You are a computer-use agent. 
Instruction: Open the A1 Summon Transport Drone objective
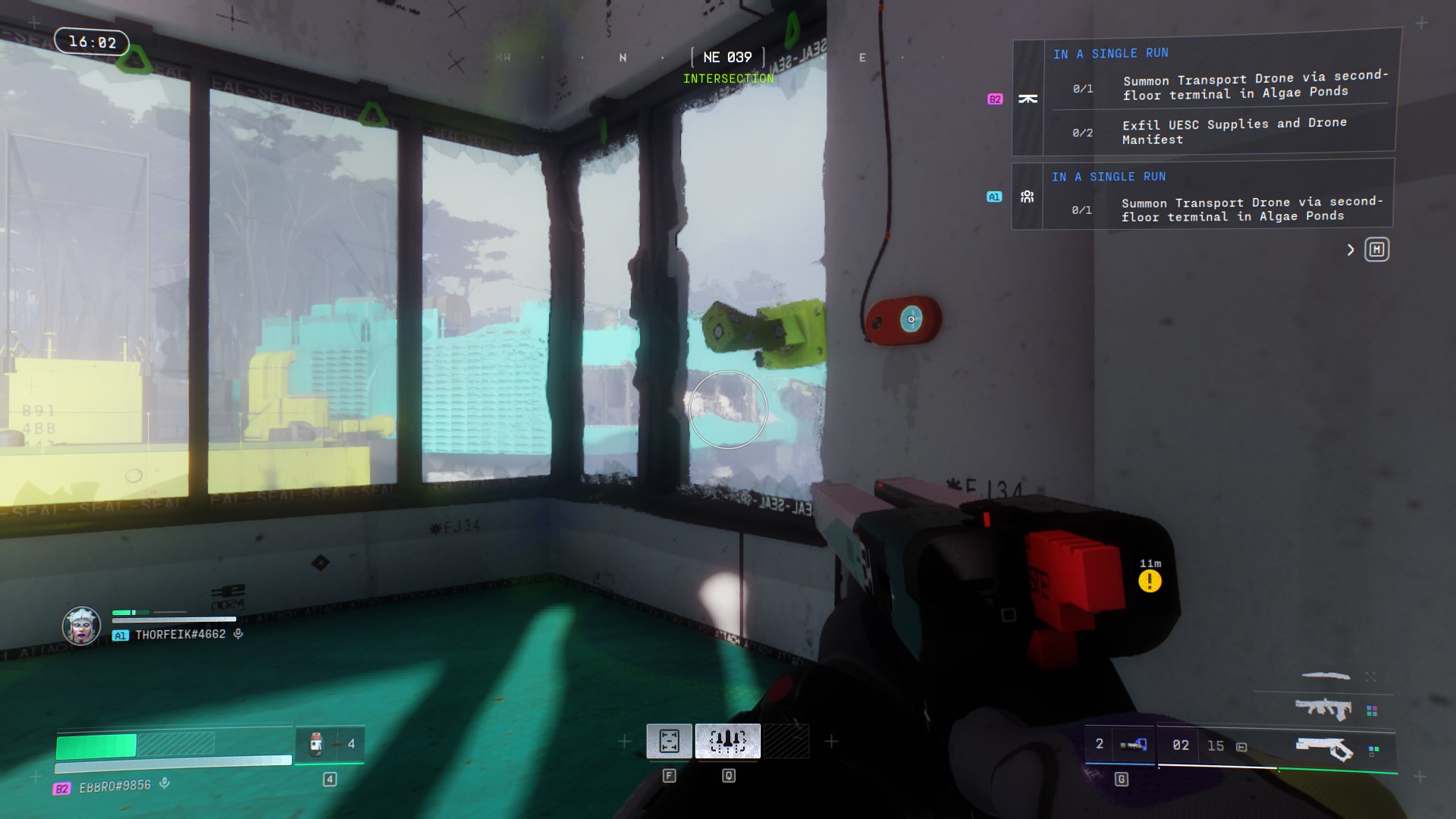[x=1251, y=209]
